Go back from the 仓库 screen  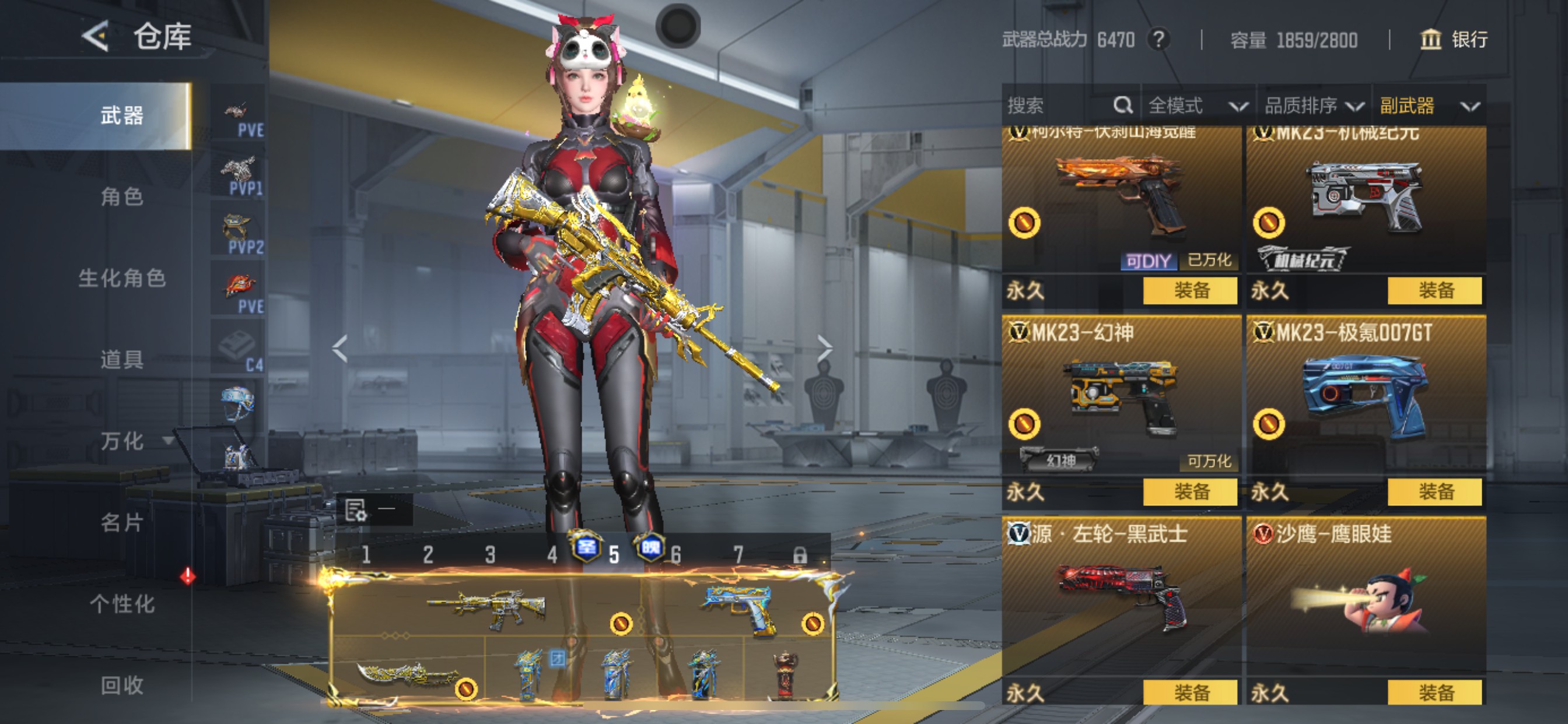(96, 37)
